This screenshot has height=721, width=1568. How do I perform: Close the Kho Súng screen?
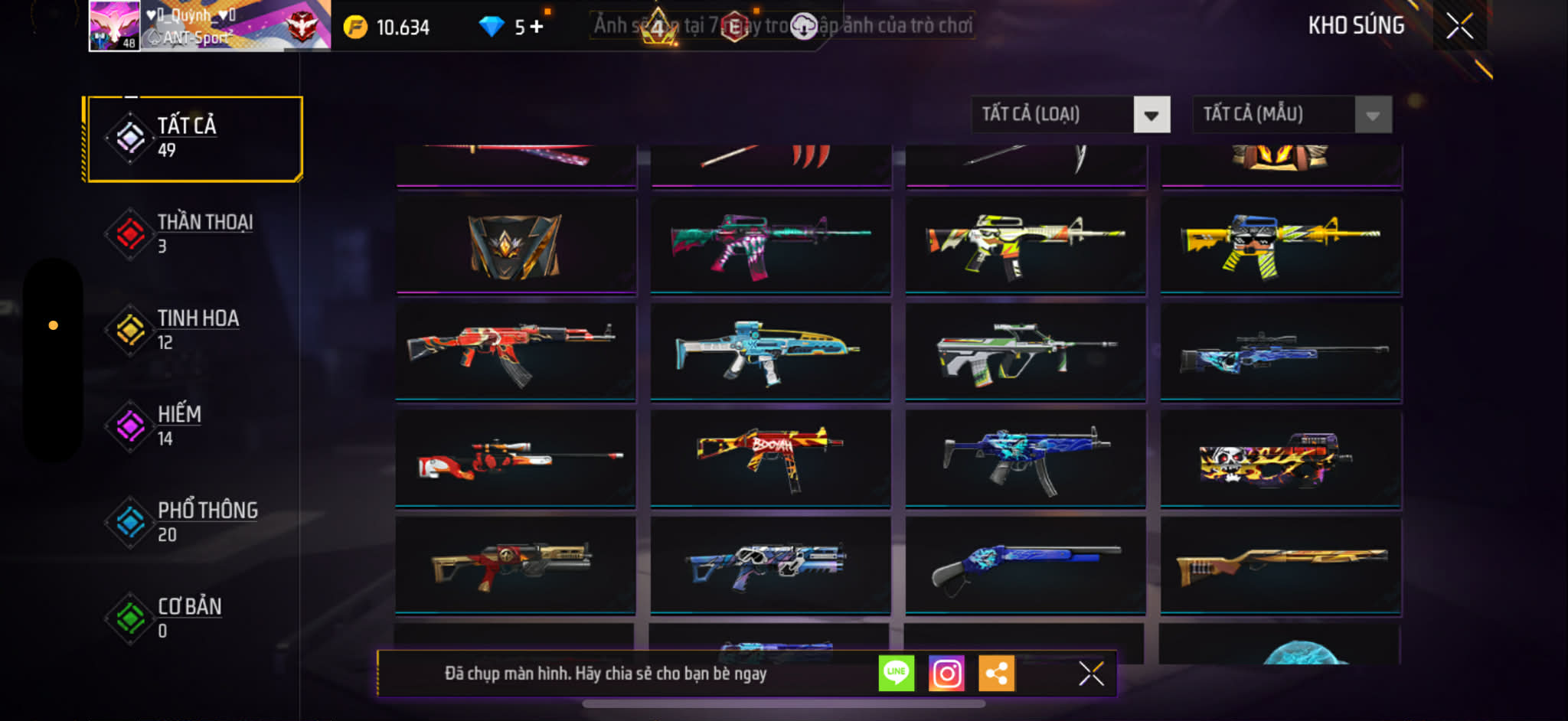tap(1459, 26)
